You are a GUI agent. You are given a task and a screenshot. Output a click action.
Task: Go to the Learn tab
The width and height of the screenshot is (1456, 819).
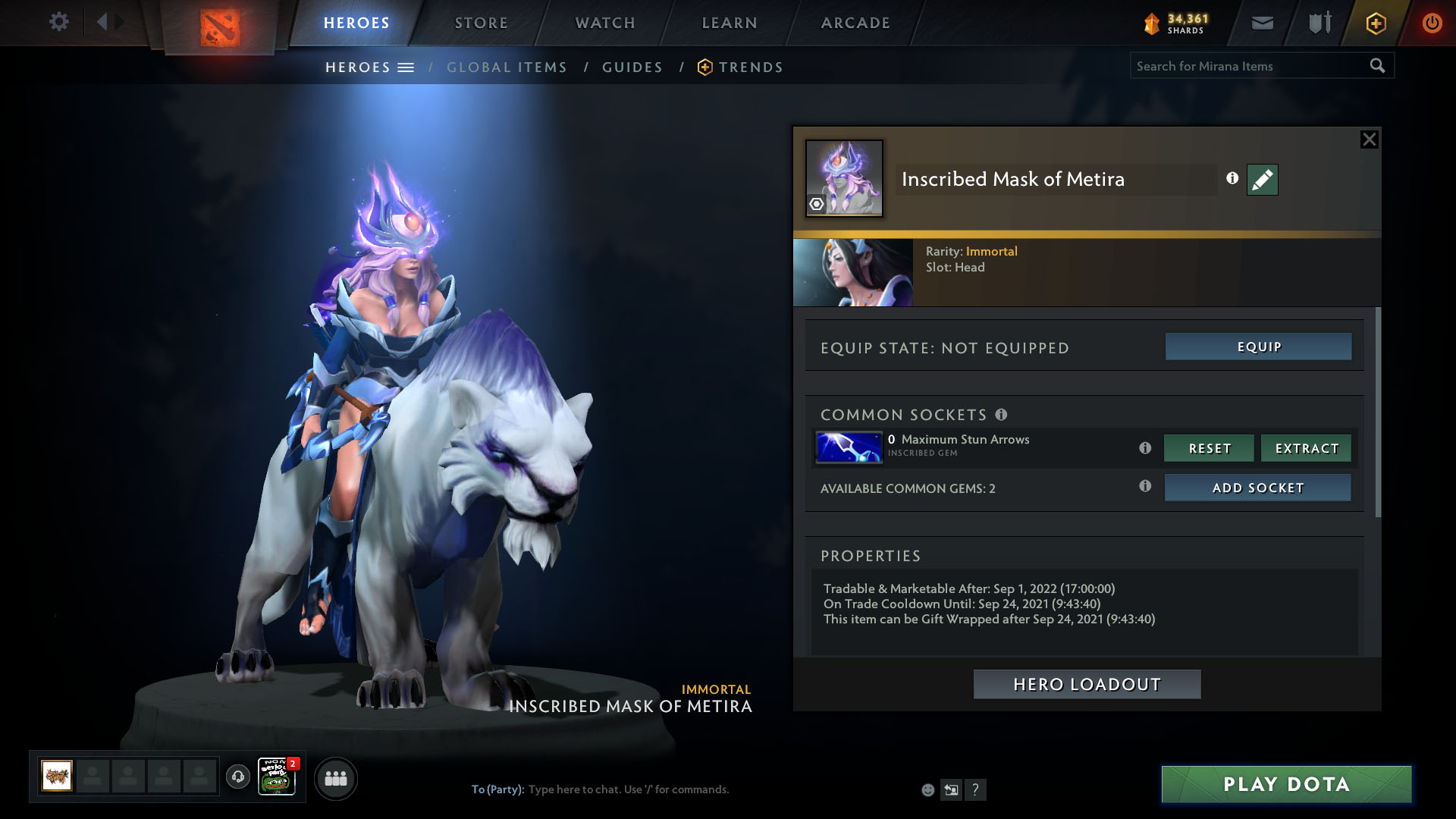coord(729,23)
